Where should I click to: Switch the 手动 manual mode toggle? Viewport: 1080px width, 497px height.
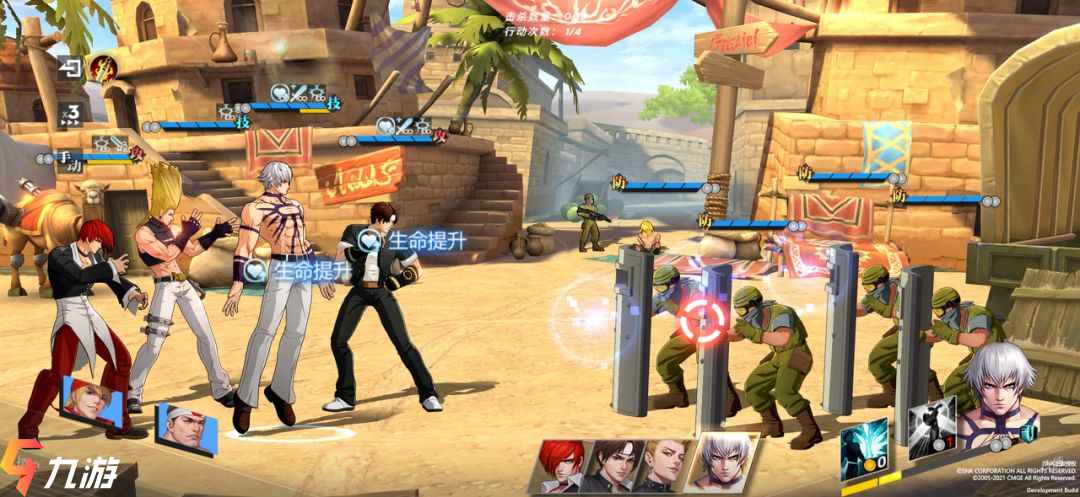click(x=69, y=157)
